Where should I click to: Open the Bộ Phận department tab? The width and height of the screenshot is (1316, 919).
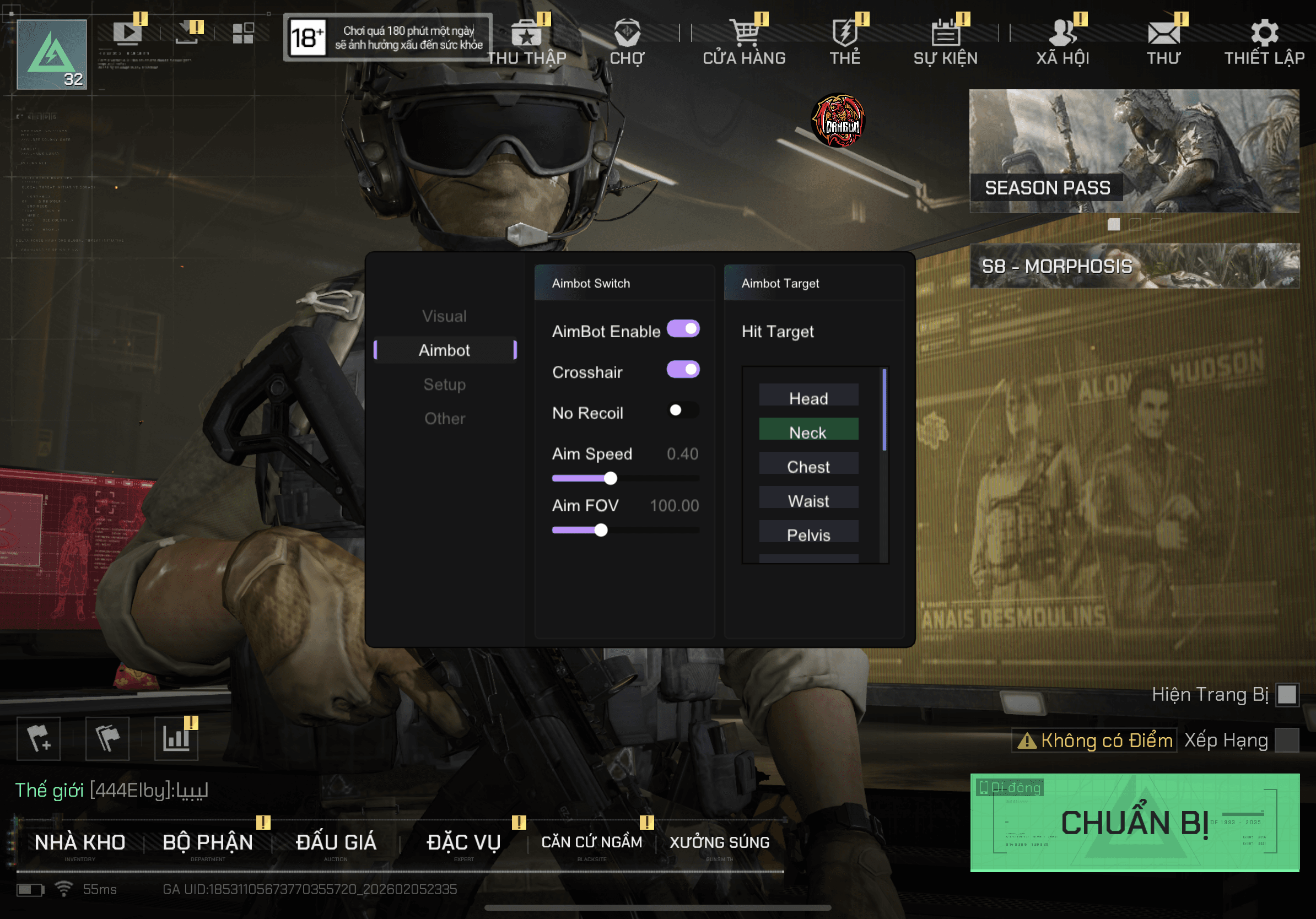pos(208,841)
